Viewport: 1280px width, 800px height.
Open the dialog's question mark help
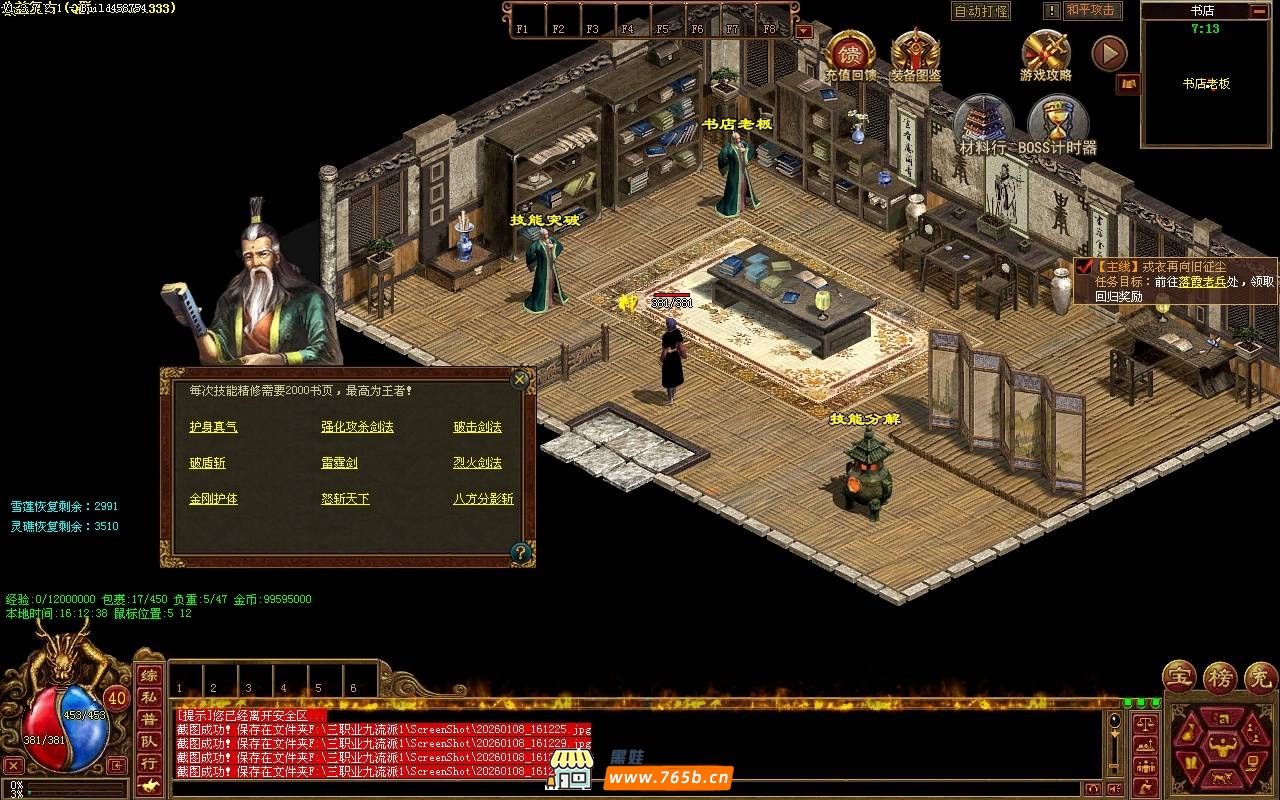click(x=520, y=552)
